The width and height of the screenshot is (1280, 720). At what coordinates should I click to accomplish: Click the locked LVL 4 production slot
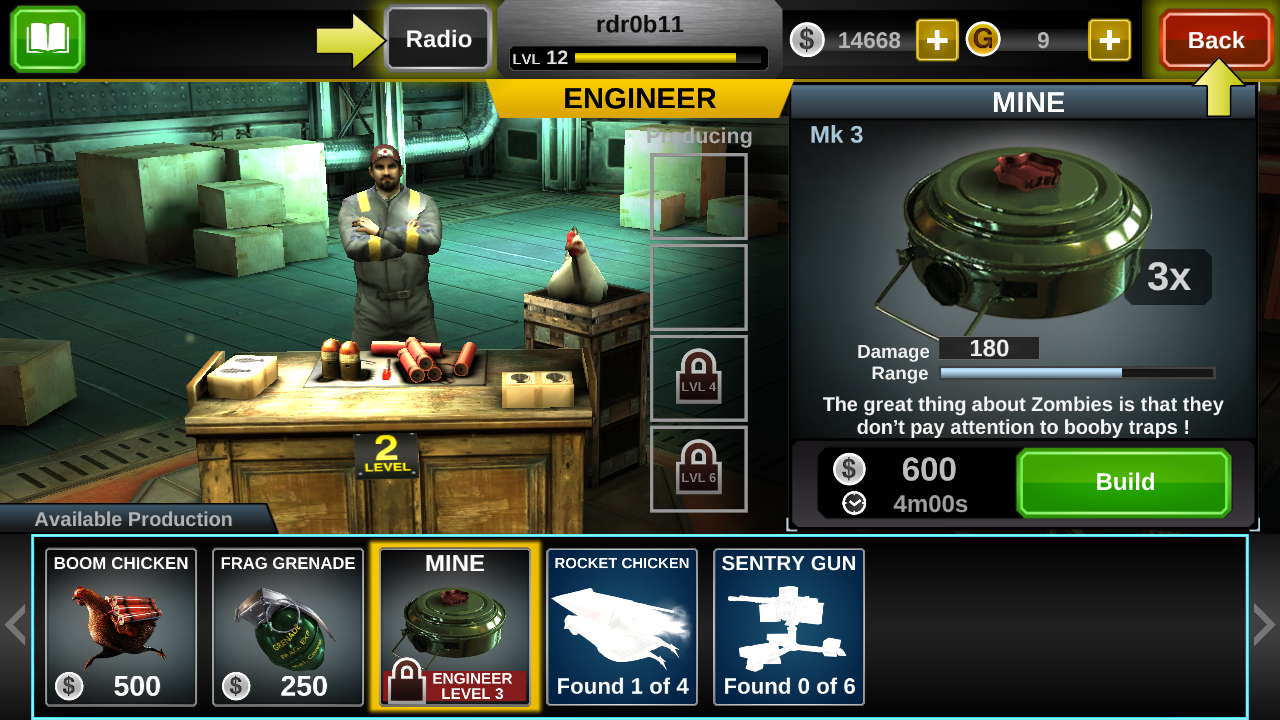point(698,378)
